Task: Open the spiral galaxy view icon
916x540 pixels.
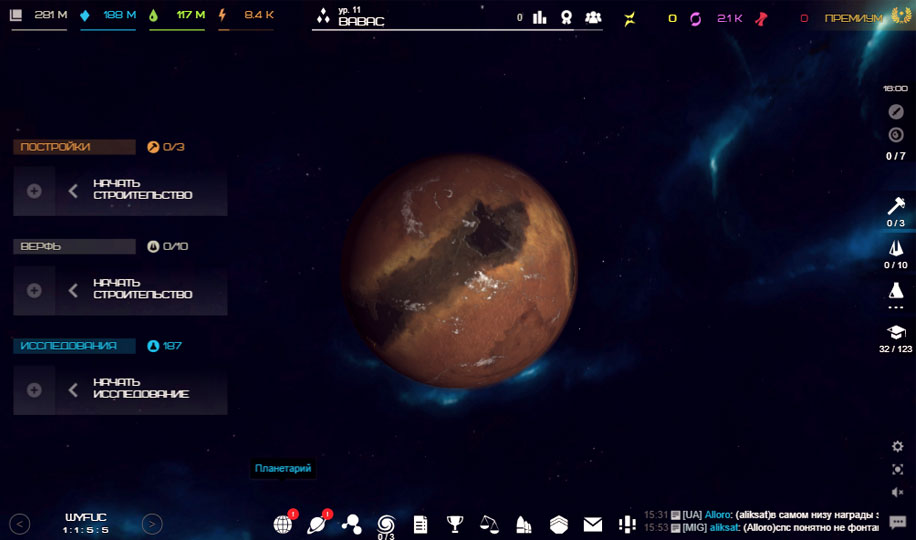Action: click(x=386, y=523)
